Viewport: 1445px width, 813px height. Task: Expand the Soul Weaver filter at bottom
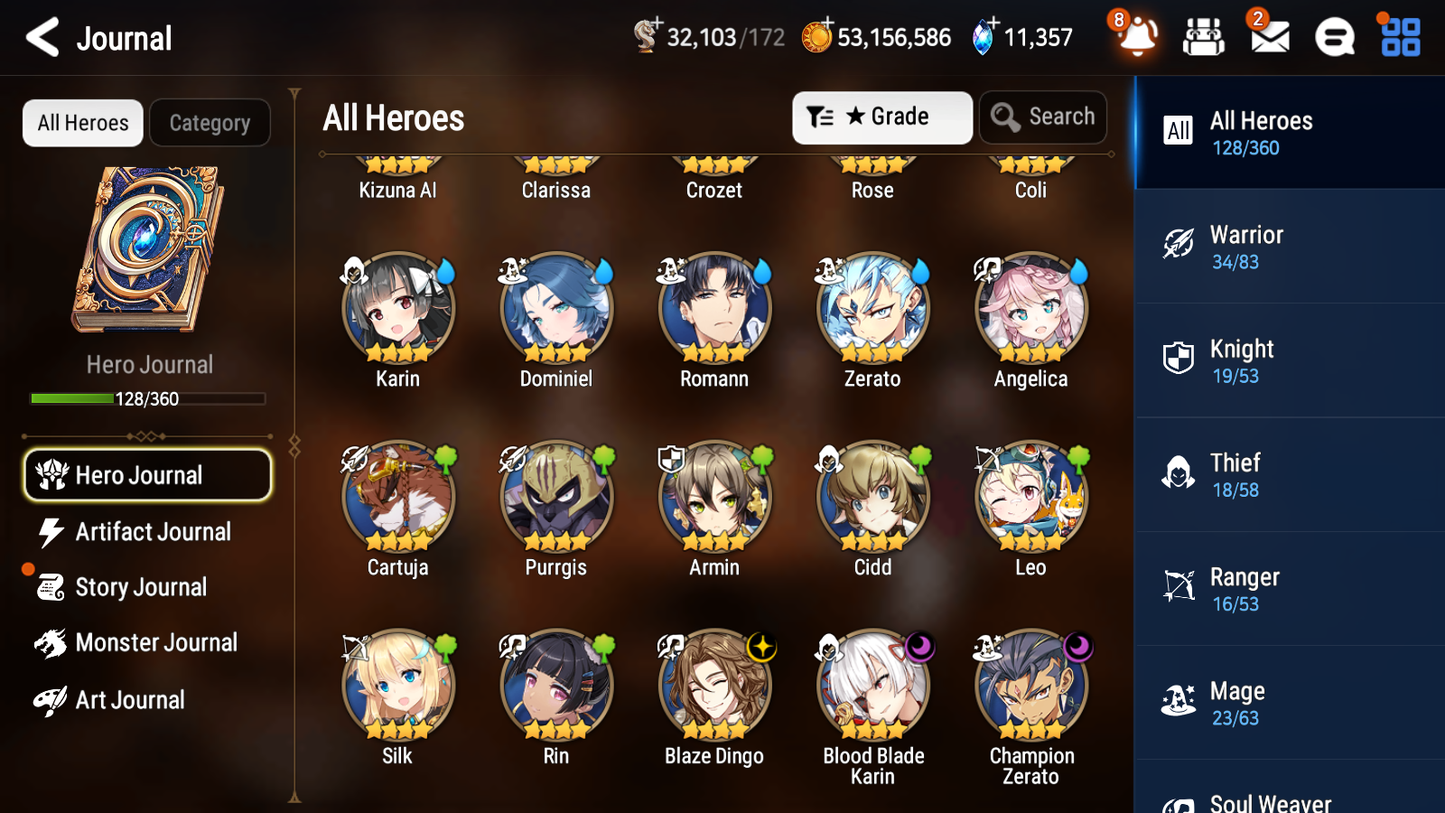[x=1289, y=798]
